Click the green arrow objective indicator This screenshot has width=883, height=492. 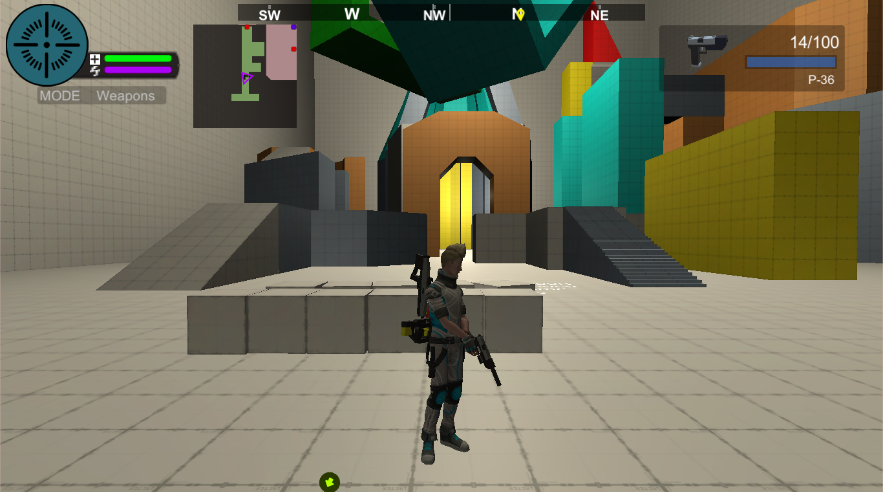click(x=330, y=482)
